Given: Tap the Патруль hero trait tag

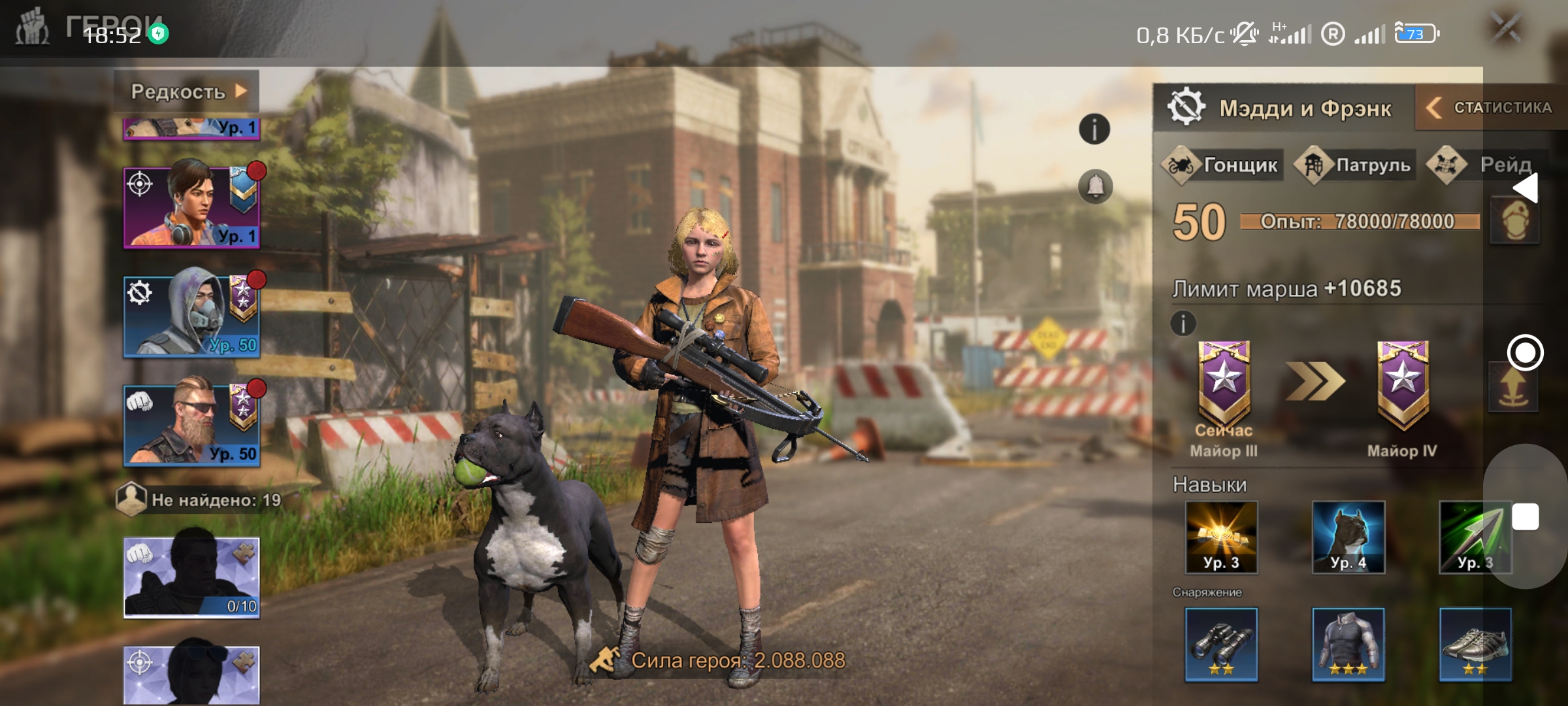Looking at the screenshot, I should pyautogui.click(x=1356, y=165).
